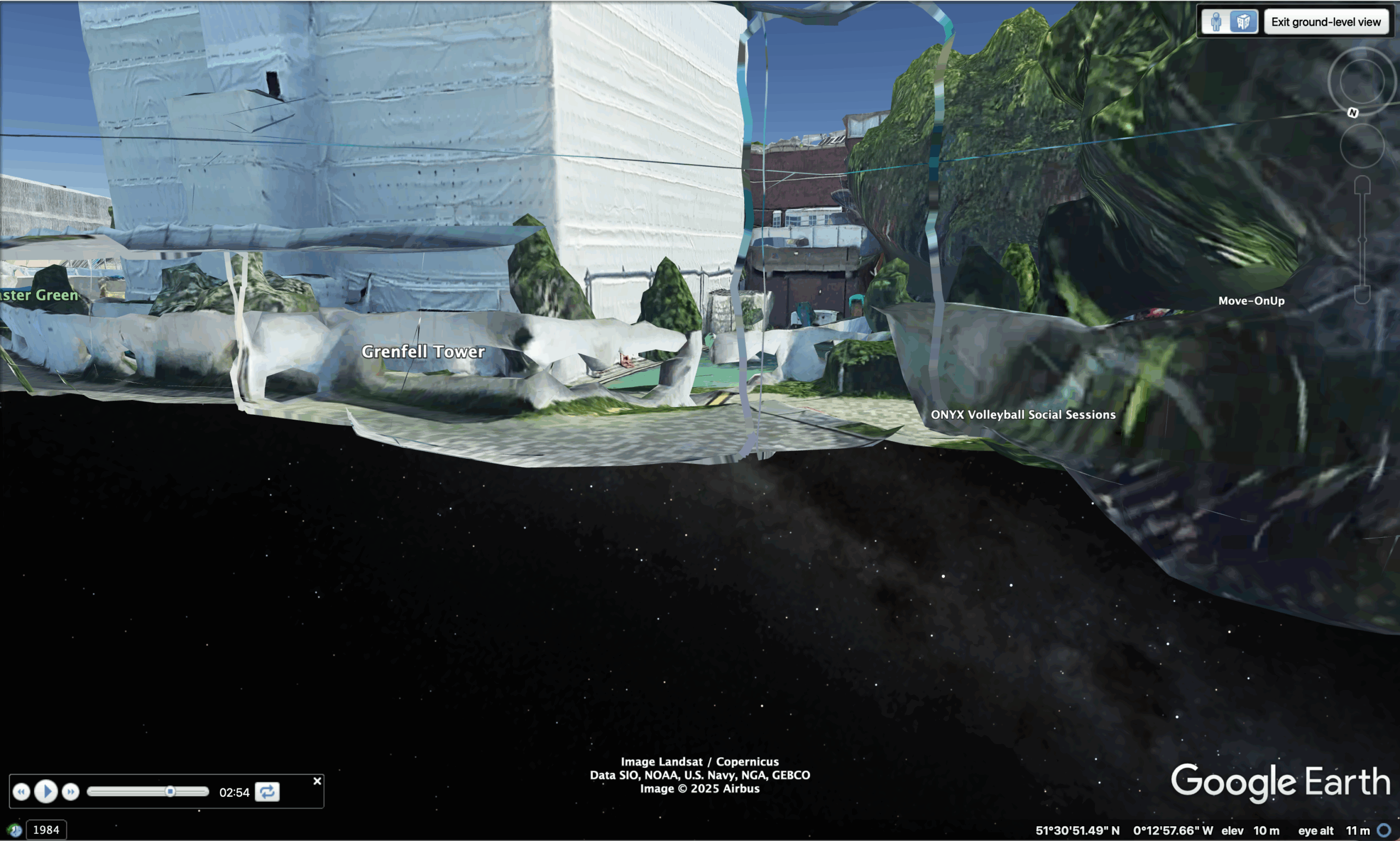Select the 3D buildings ground-view mode
Viewport: 1400px width, 841px height.
tap(1243, 22)
